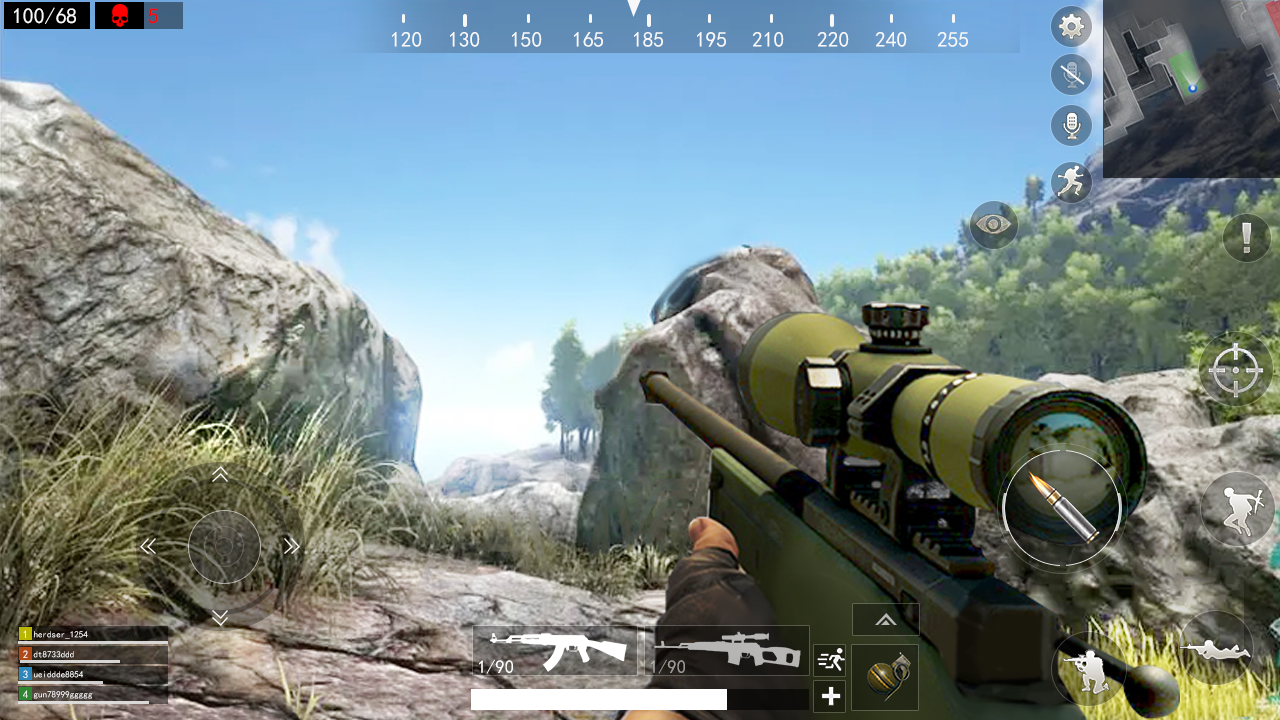Toggle the voice chat microphone

point(1071,125)
